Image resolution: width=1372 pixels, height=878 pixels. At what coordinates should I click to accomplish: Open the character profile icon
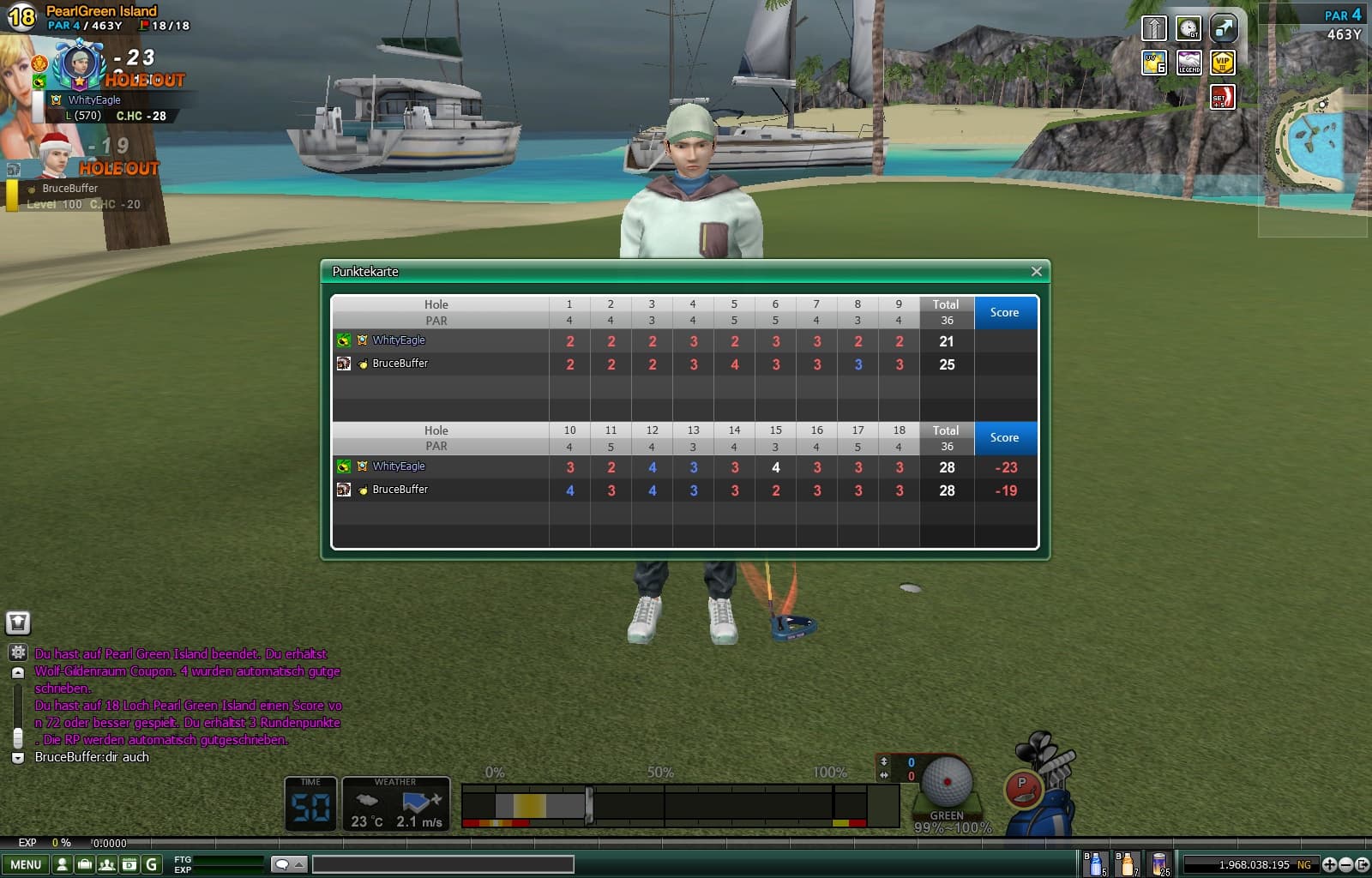pos(62,864)
